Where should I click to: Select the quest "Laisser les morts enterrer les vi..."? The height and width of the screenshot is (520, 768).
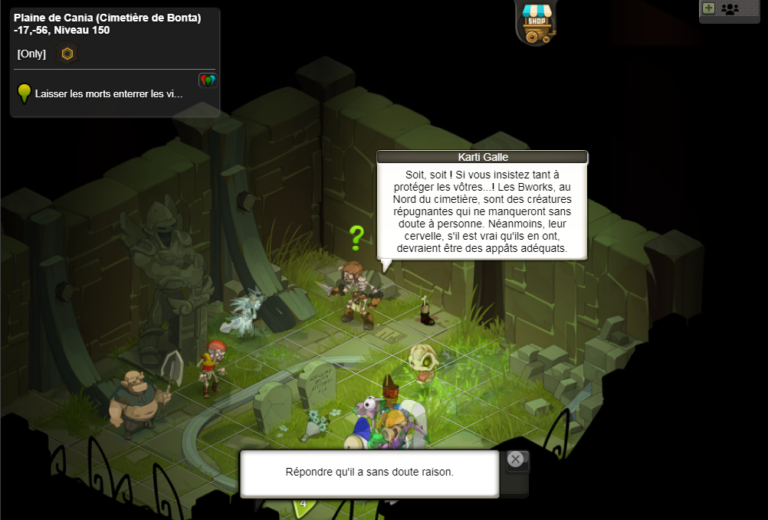(109, 94)
